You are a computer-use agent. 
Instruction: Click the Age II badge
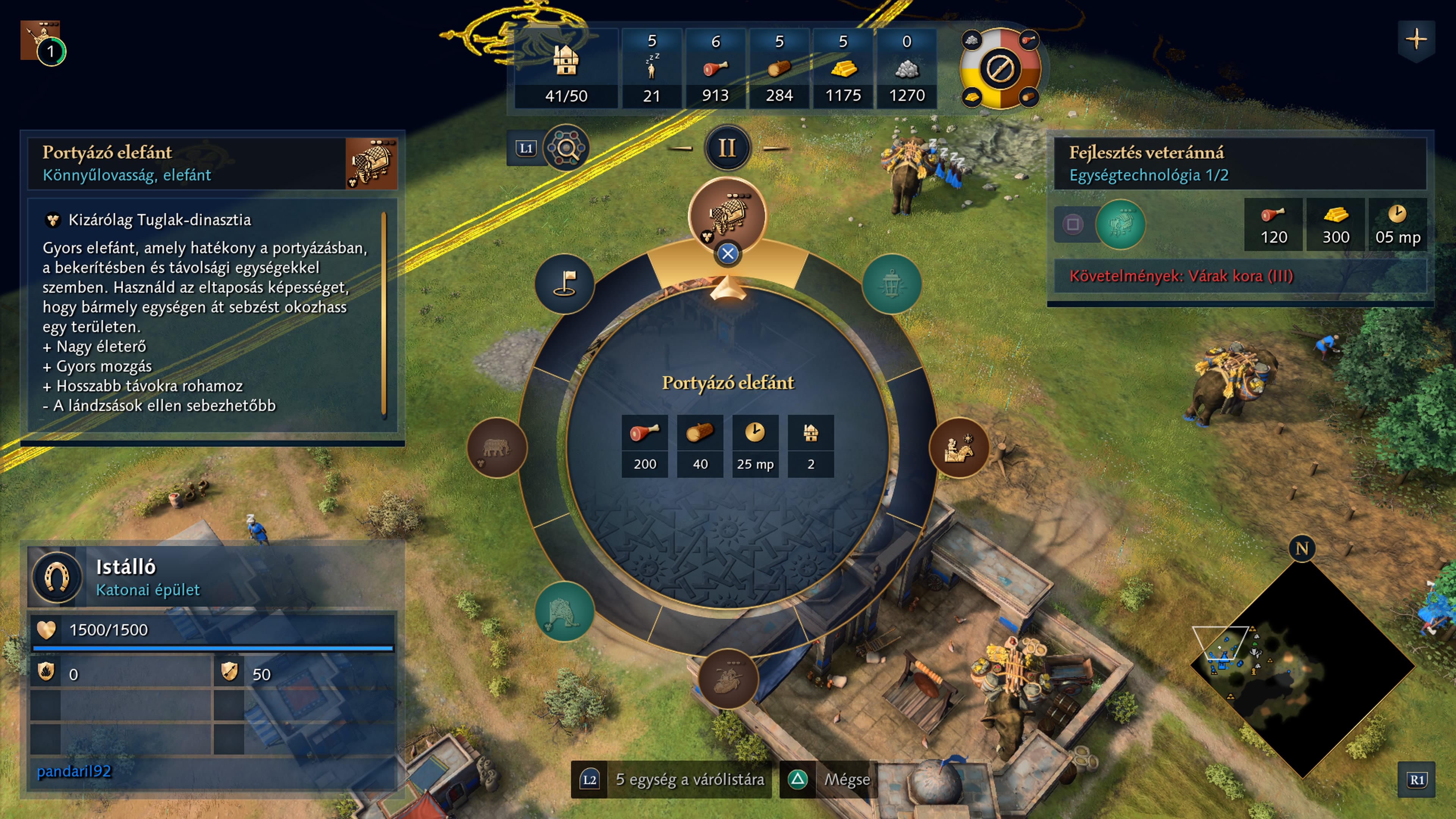coord(727,148)
